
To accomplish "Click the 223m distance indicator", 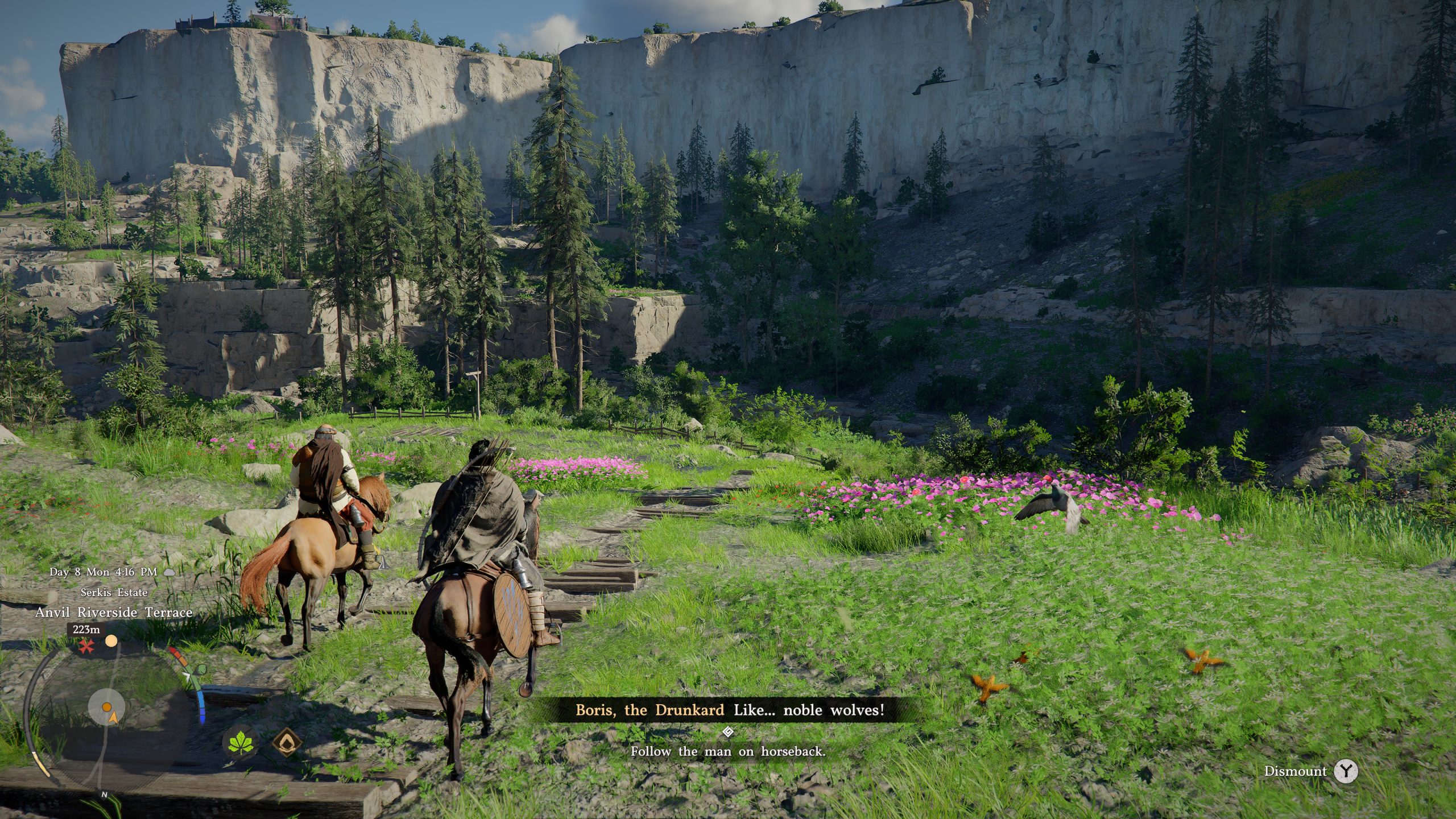I will [85, 630].
